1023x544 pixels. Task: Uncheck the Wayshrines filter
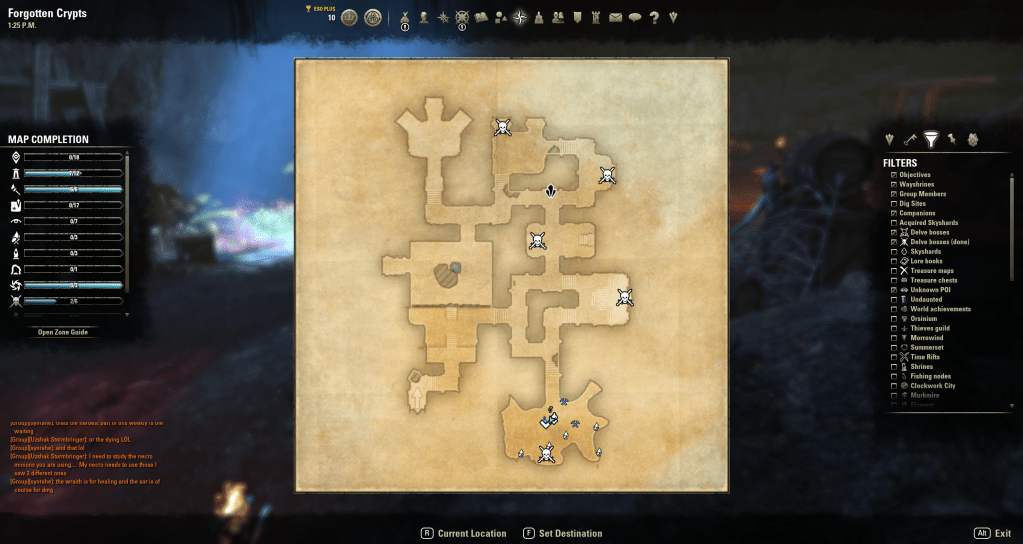pos(893,185)
